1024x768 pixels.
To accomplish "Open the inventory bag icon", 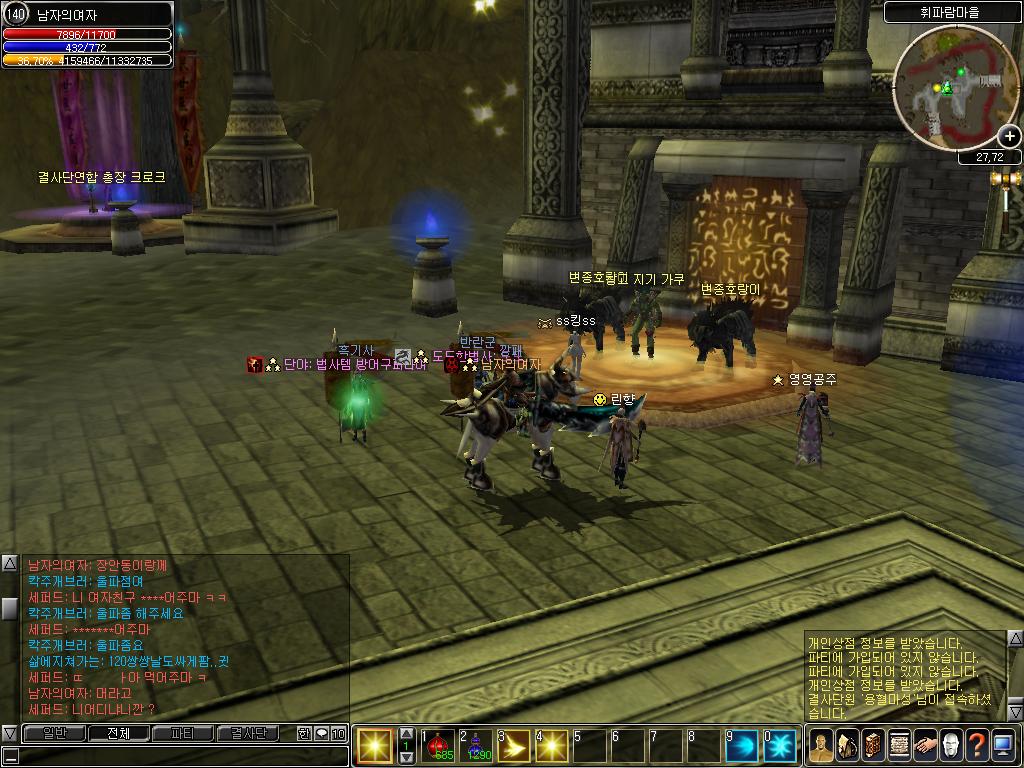I will pos(847,745).
